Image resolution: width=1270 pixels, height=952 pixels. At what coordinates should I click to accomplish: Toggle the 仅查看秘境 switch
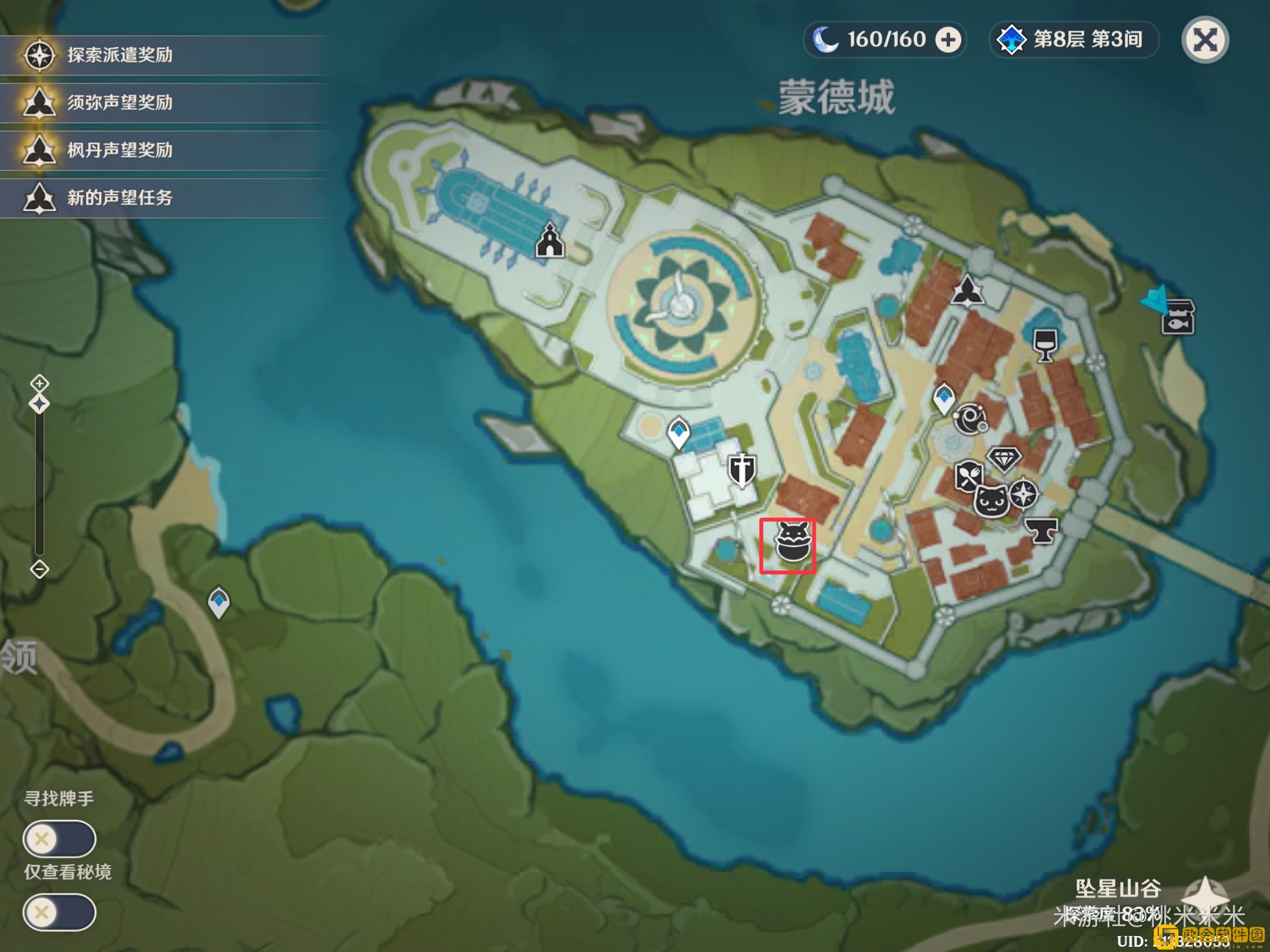pos(59,912)
